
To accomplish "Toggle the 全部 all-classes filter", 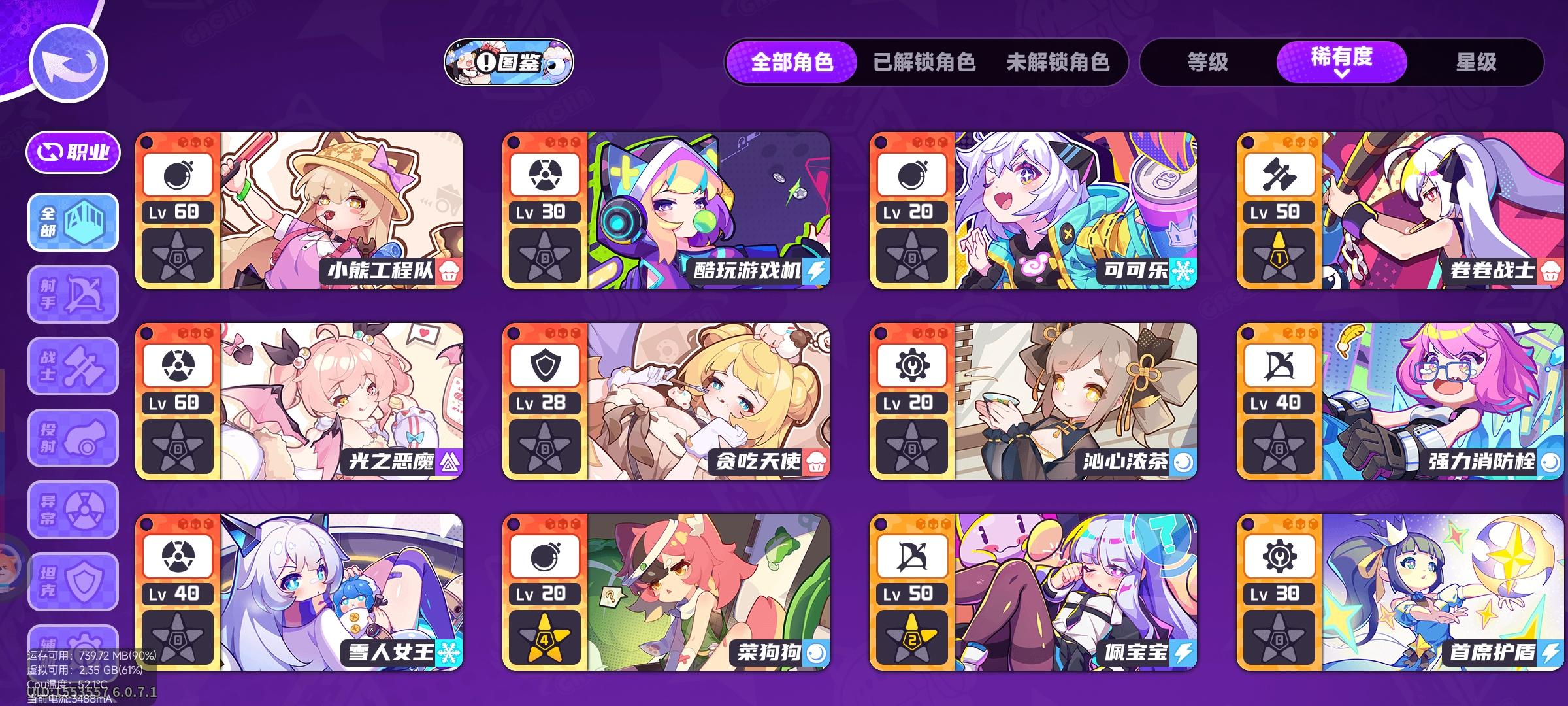I will pos(73,222).
